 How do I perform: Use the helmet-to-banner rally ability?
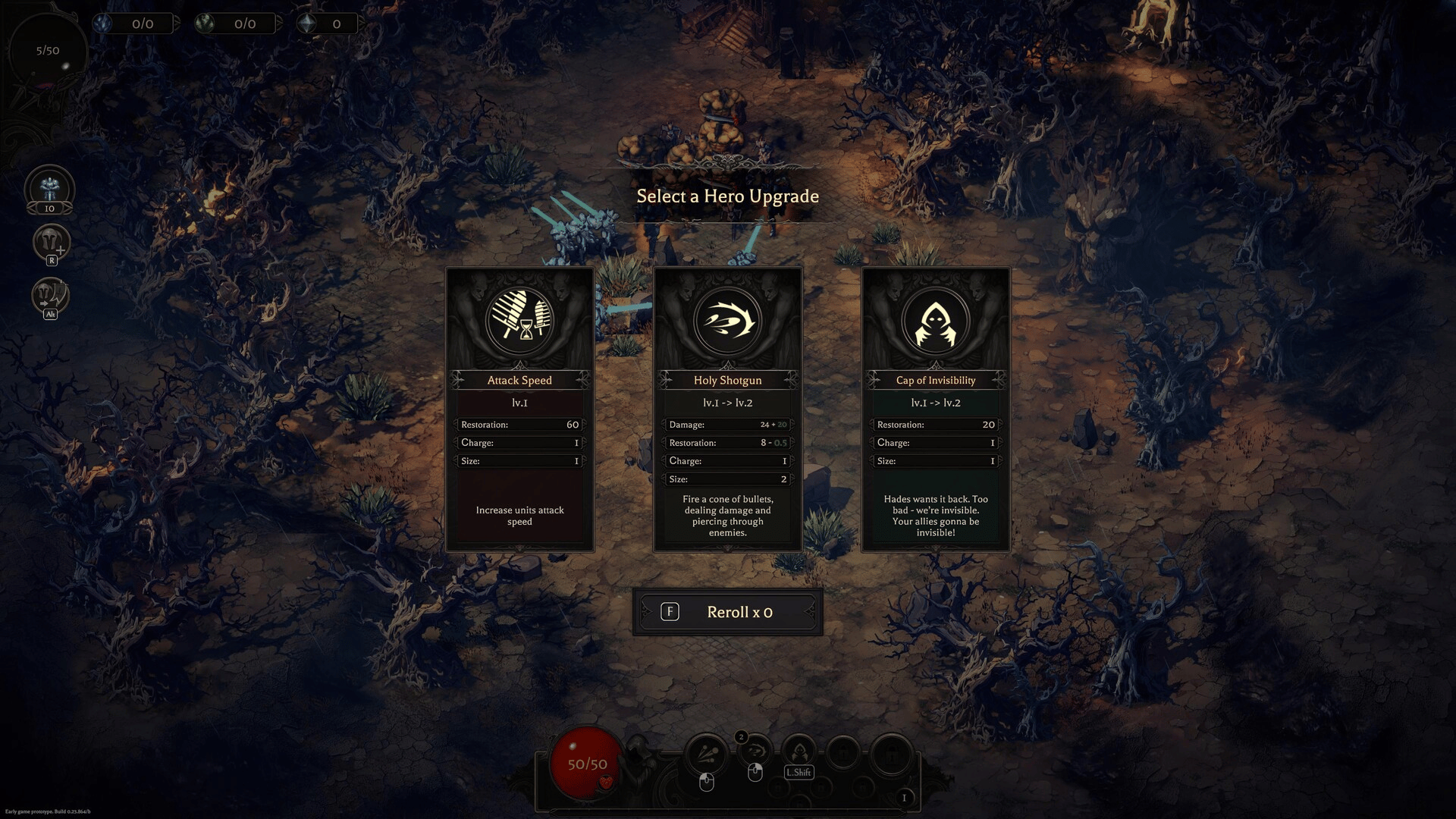tap(50, 294)
